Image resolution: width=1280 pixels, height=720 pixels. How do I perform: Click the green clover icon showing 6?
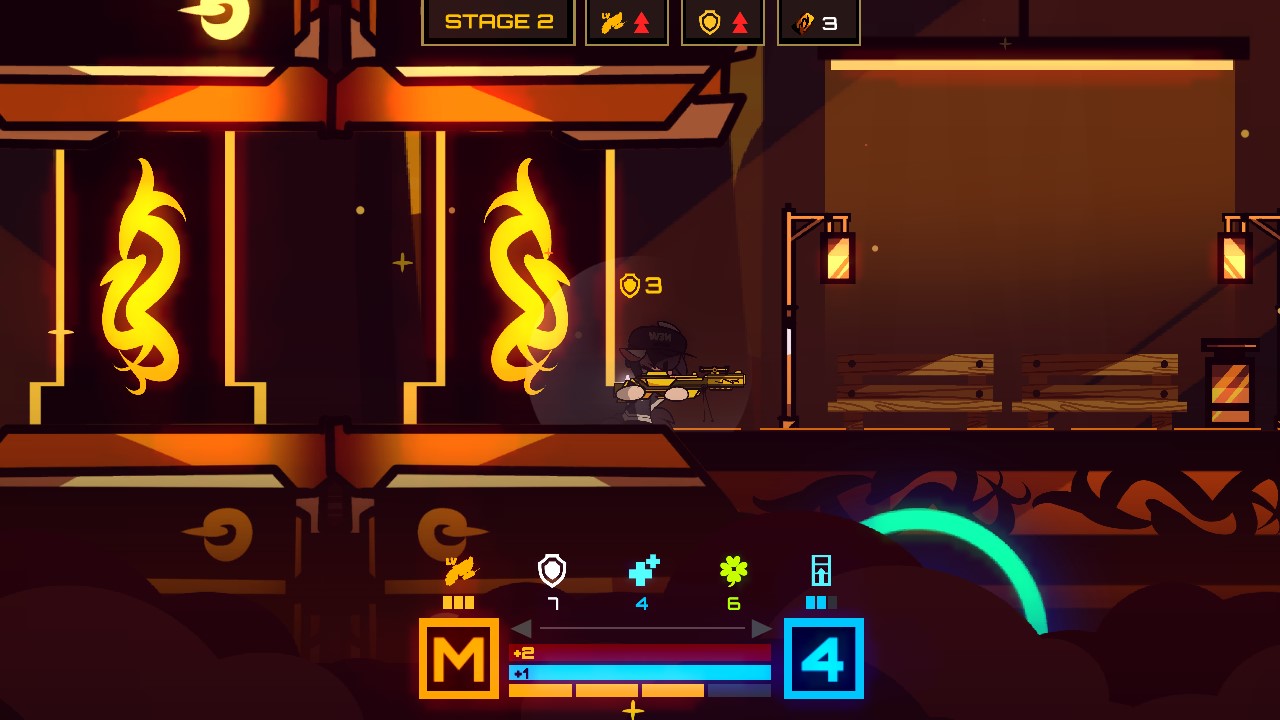click(735, 568)
